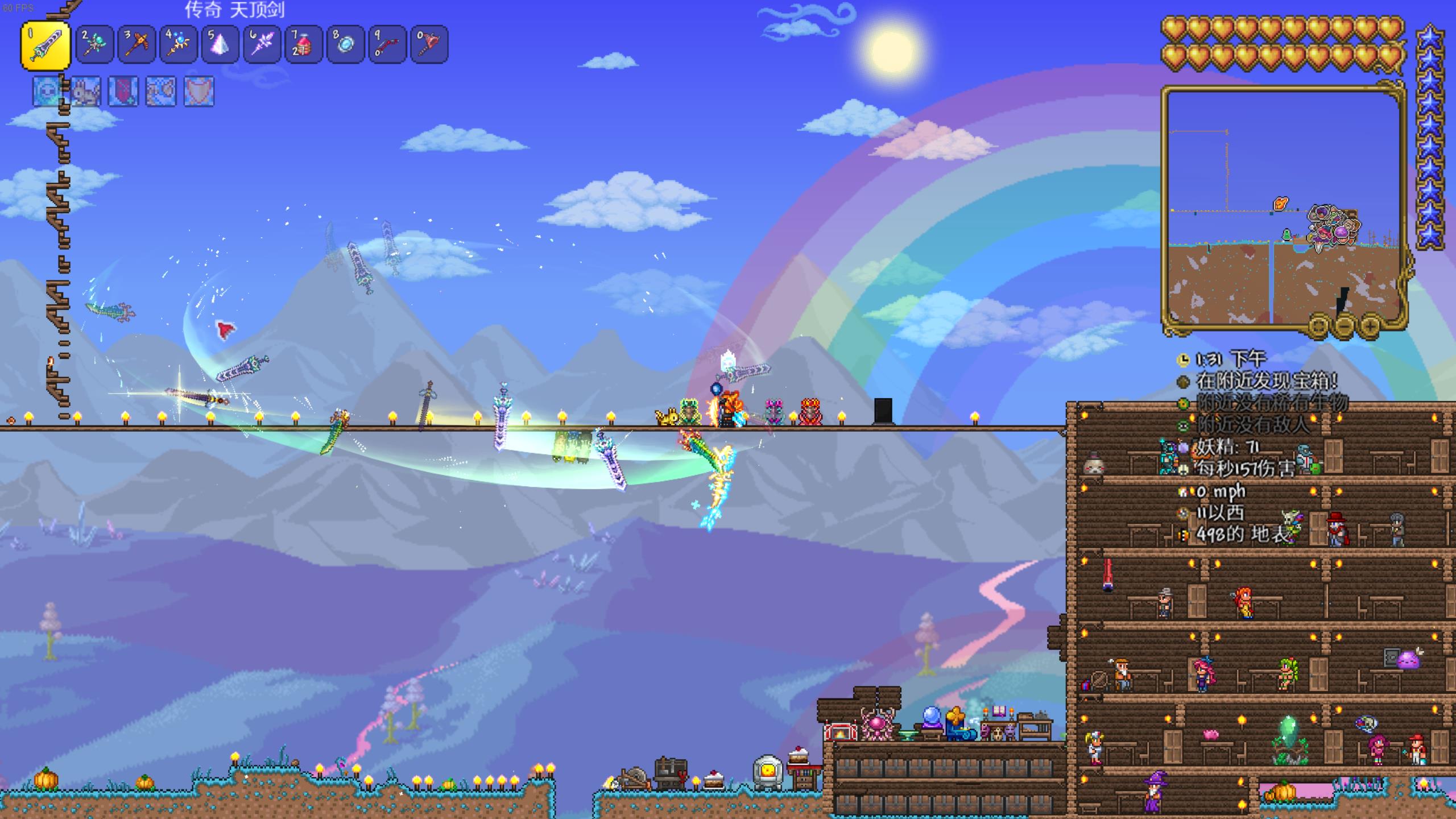Click the red banner buff icon
Viewport: 1456px width, 819px height.
[123, 92]
